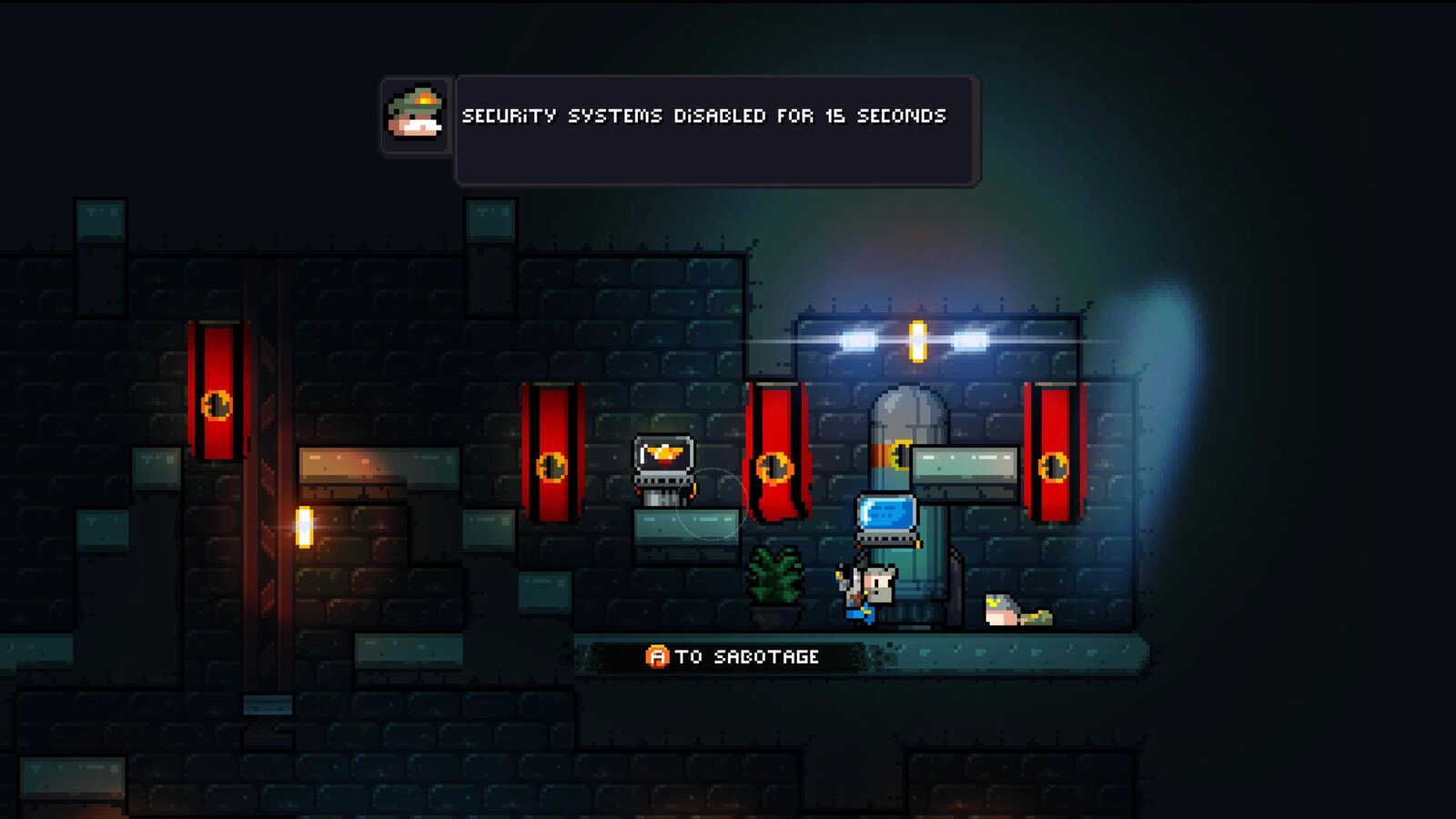Image resolution: width=1456 pixels, height=819 pixels.
Task: Select the orange A button prompt icon
Action: 657,654
